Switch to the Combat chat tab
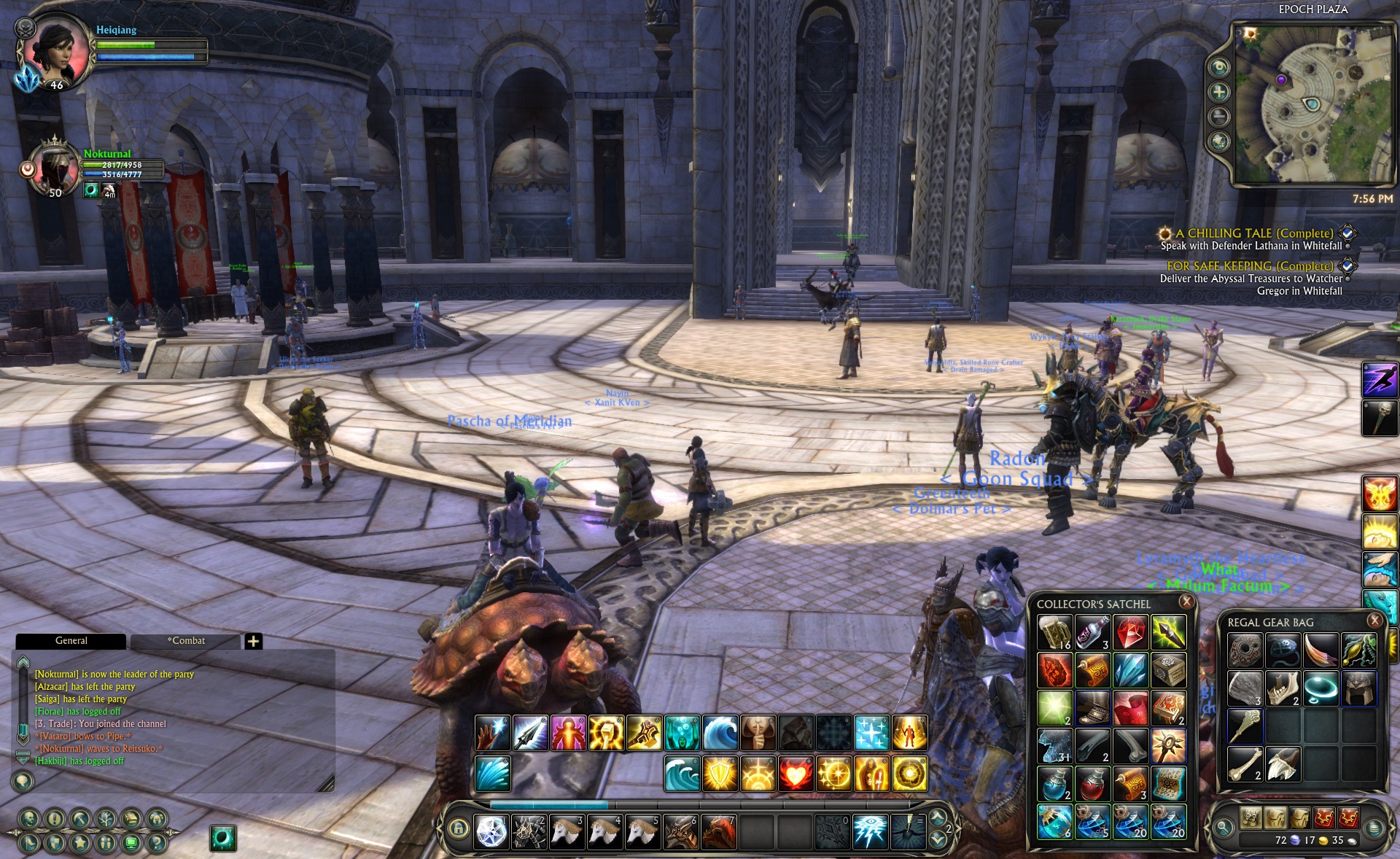This screenshot has width=1400, height=859. click(x=187, y=641)
